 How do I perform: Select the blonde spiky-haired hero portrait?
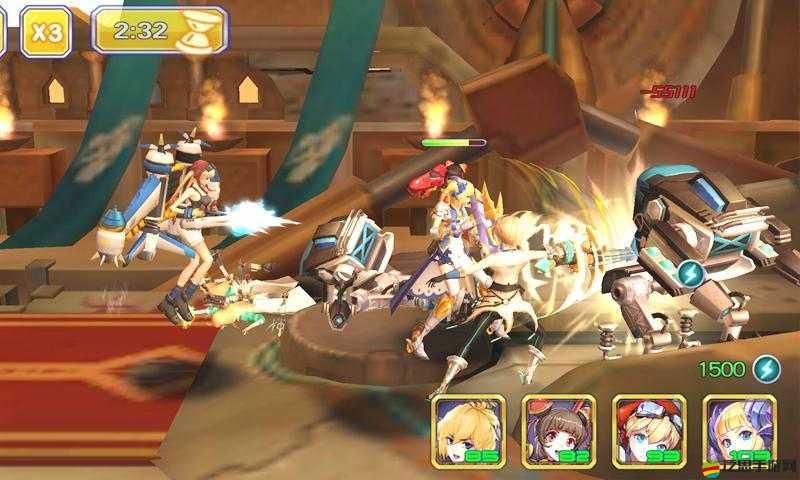(x=468, y=431)
